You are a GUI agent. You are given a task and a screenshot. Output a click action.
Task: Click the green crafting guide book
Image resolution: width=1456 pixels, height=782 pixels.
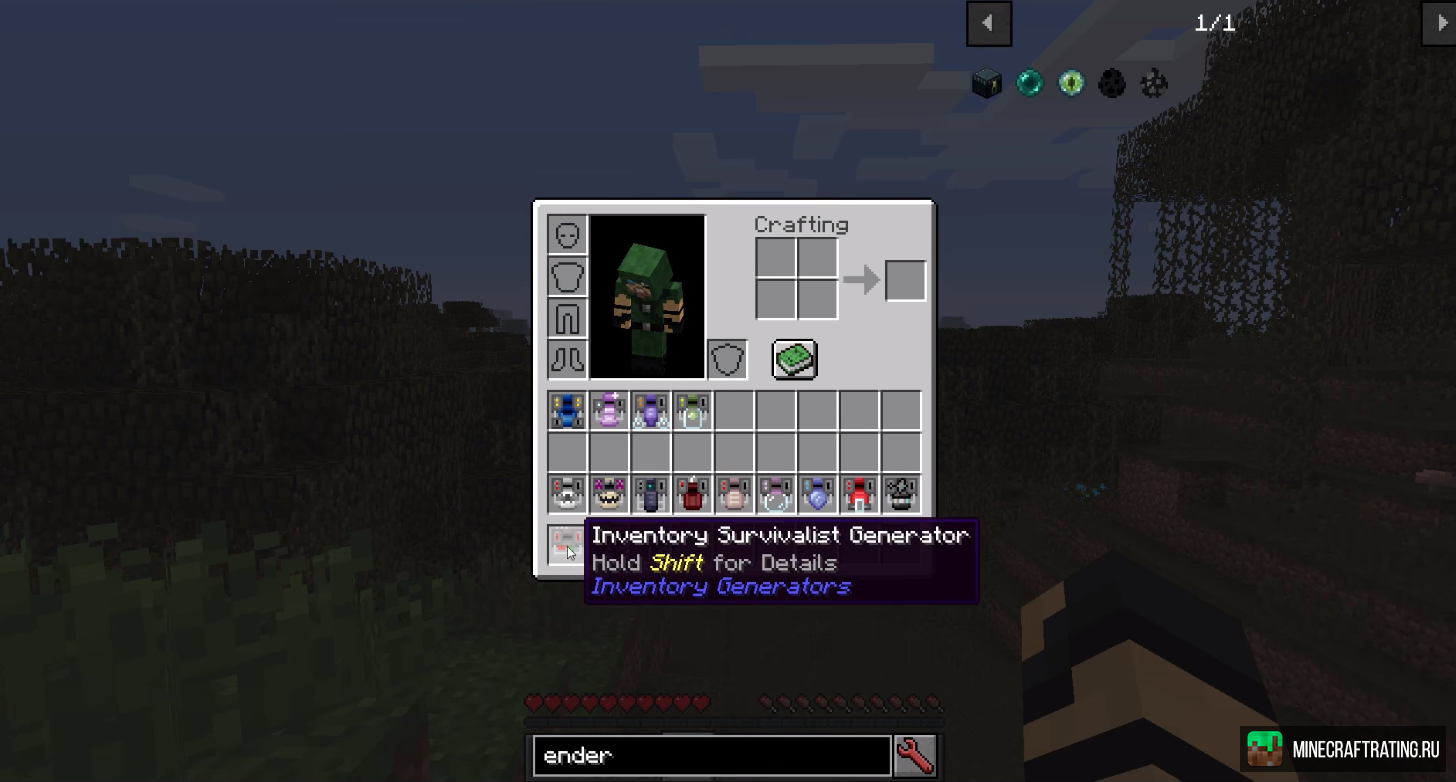click(793, 359)
